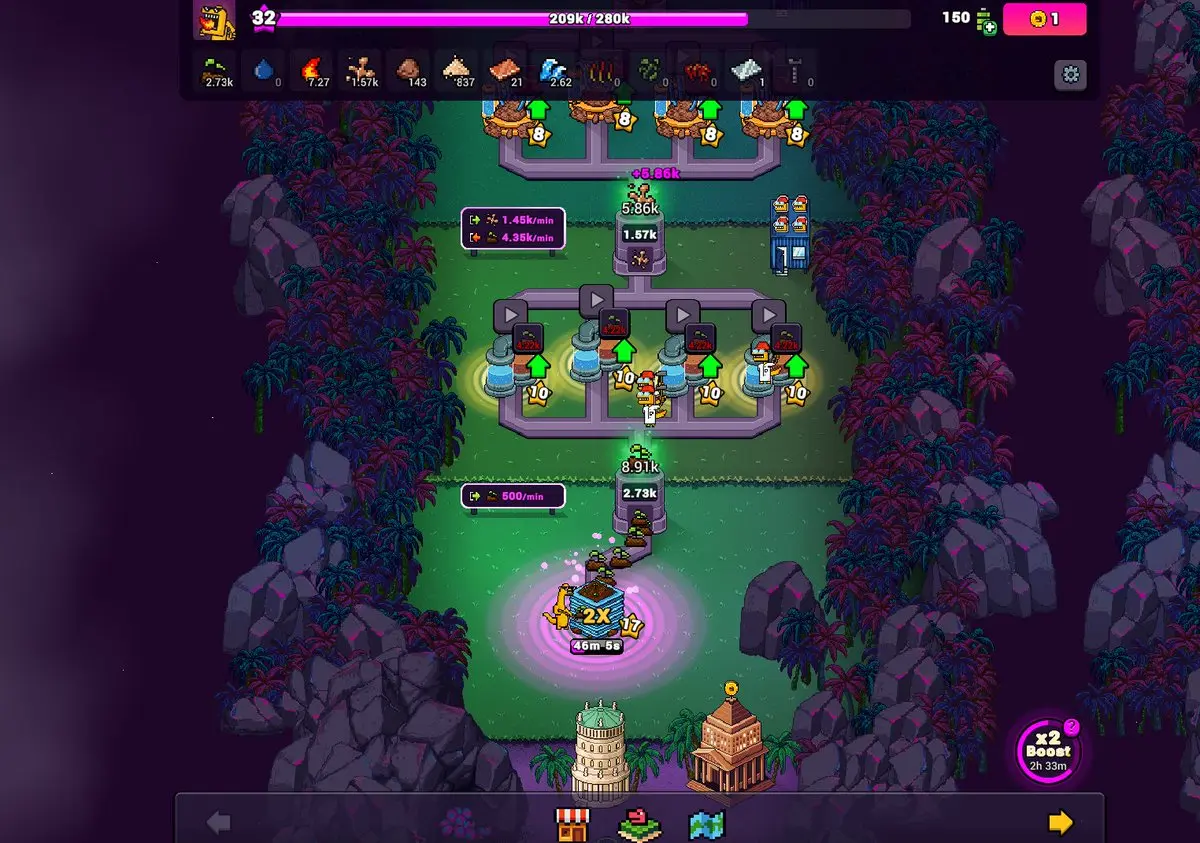Open the world map icon
Screen dimensions: 1200x843
(x=706, y=824)
